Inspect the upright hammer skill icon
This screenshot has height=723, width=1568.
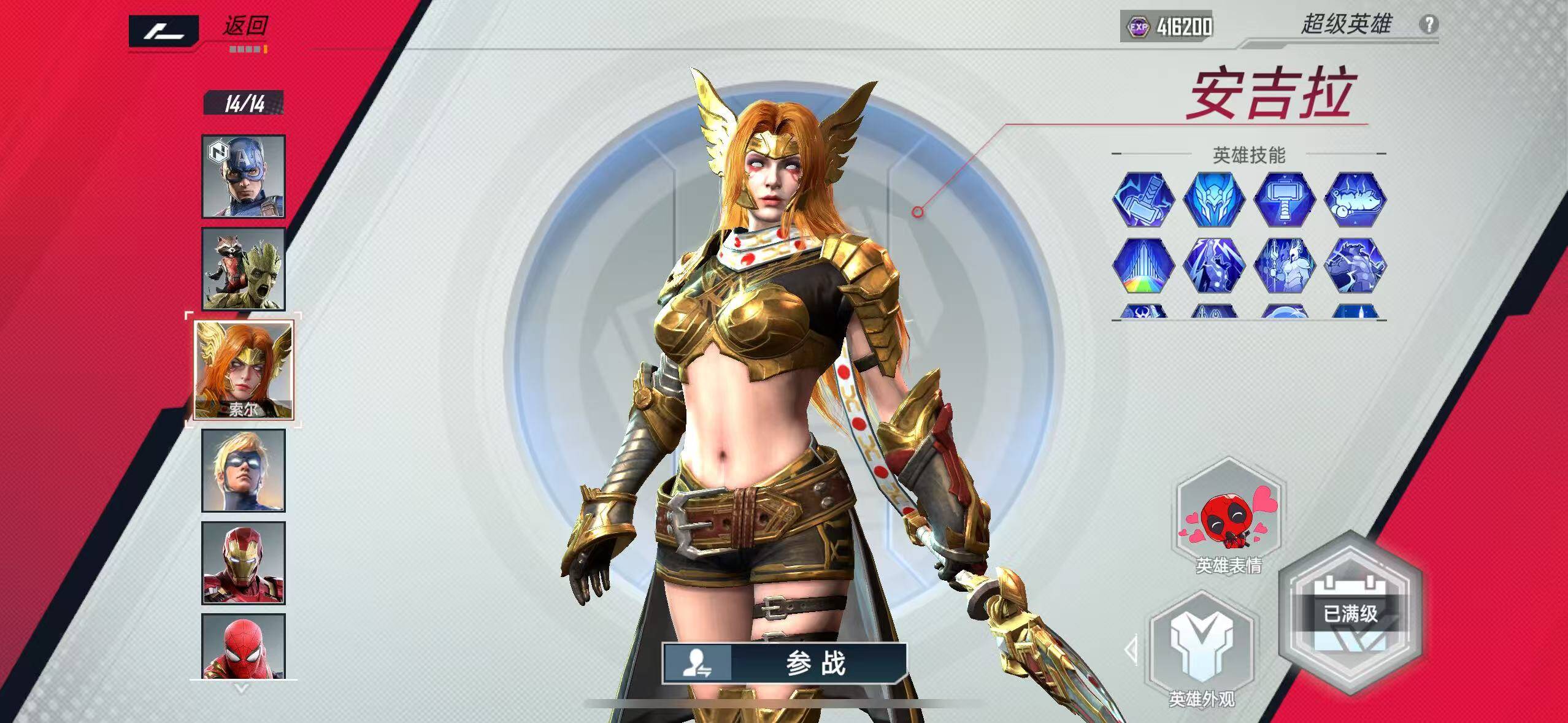1284,199
